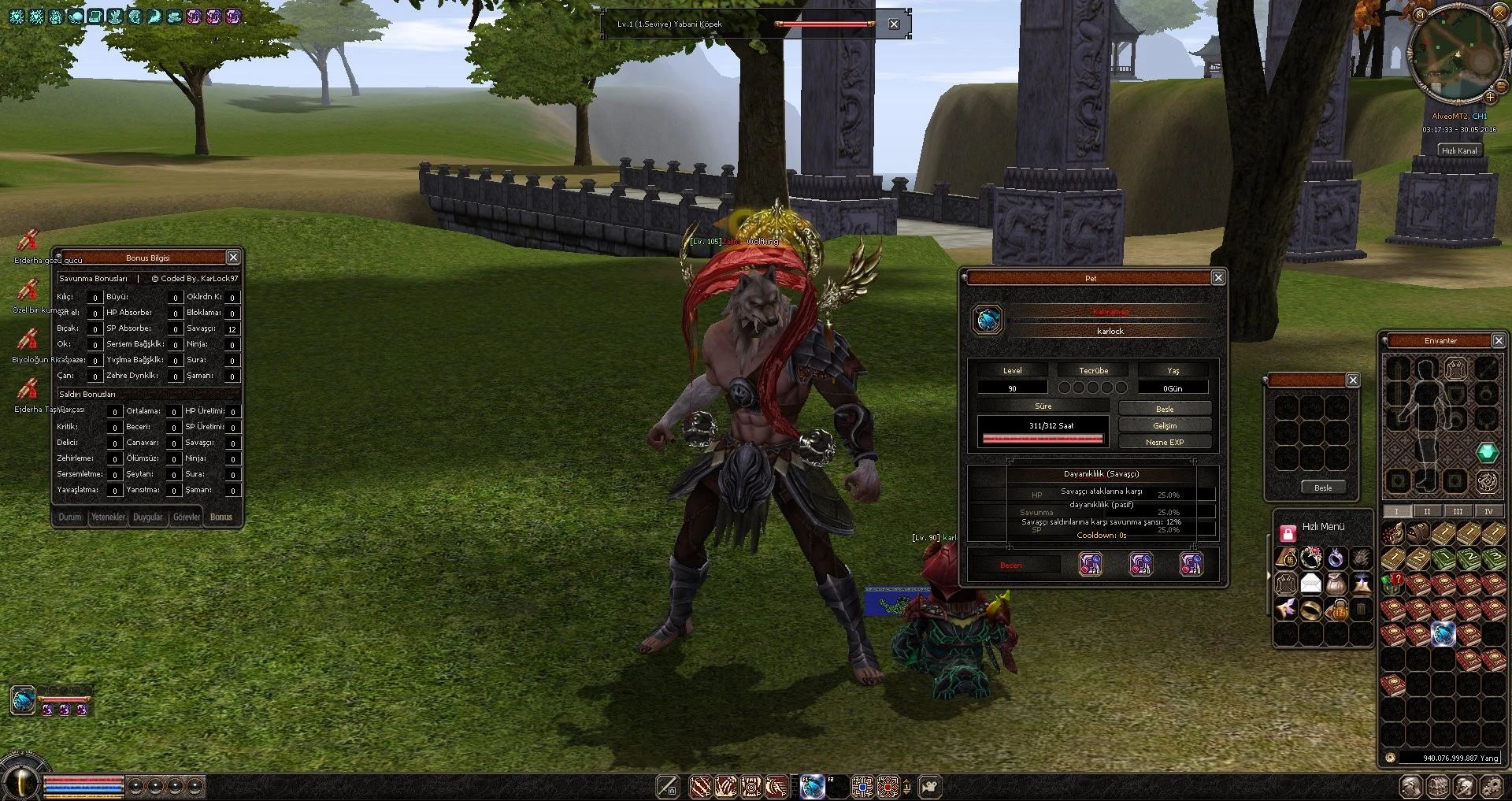Close the Pet window
Image resolution: width=1512 pixels, height=801 pixels.
[1217, 278]
